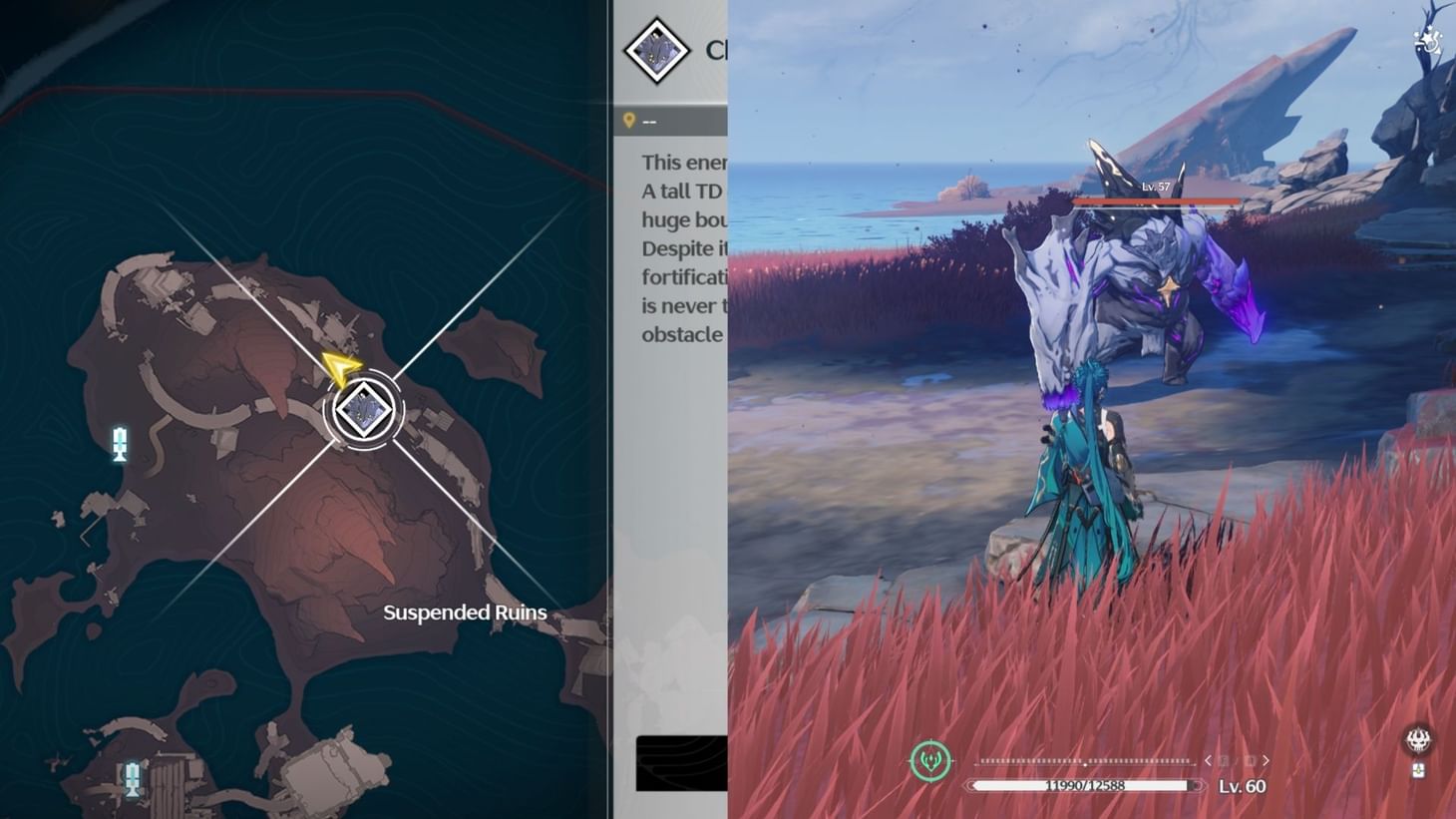This screenshot has height=819, width=1456.
Task: Open the skull challenge badge icon
Action: click(1417, 739)
